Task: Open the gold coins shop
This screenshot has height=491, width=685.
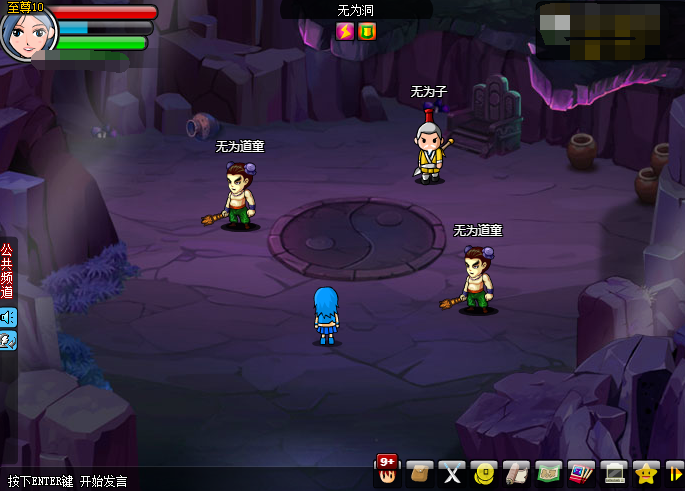Action: (x=484, y=472)
